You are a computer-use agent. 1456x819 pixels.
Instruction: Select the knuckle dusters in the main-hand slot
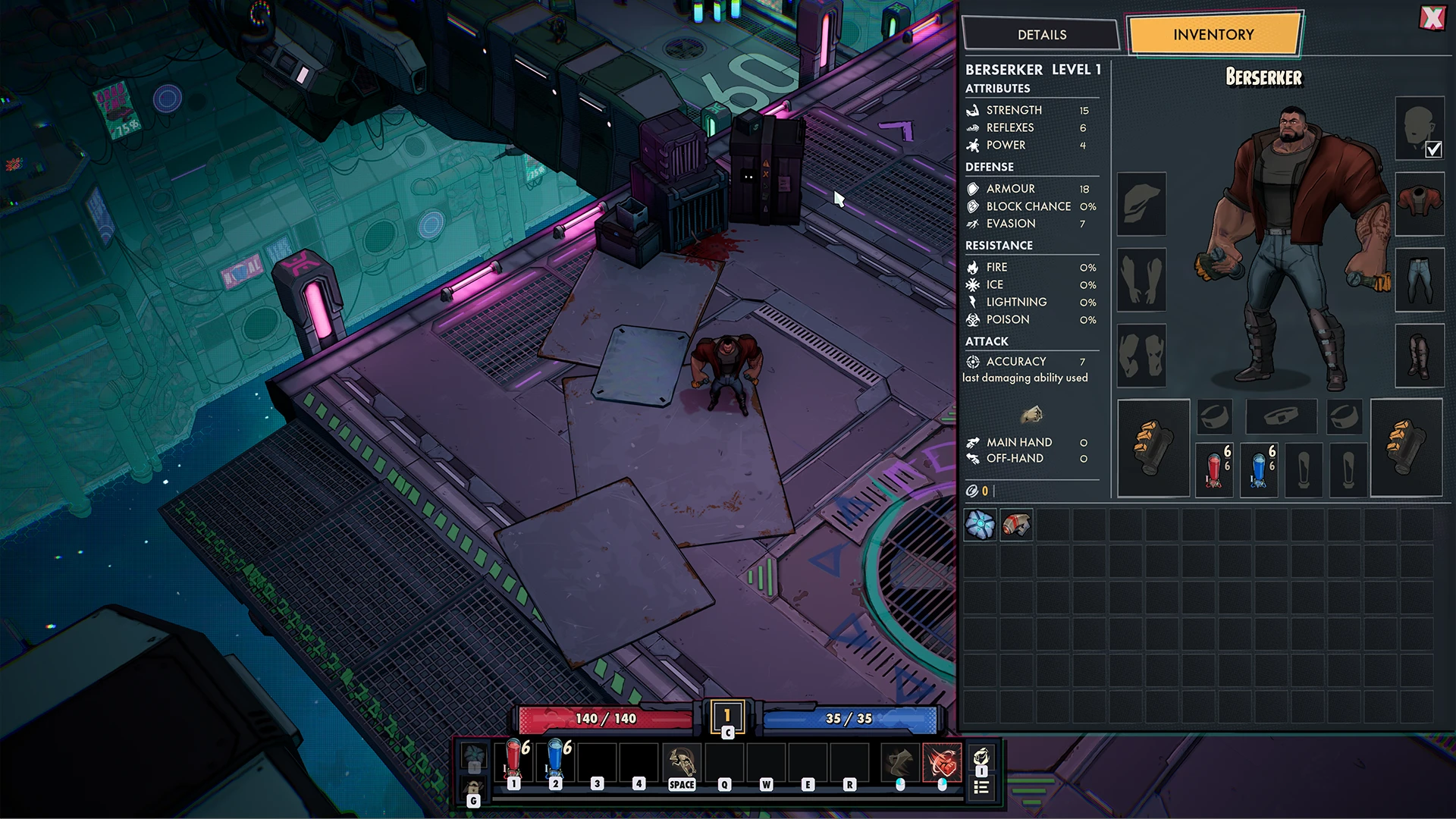(1153, 447)
